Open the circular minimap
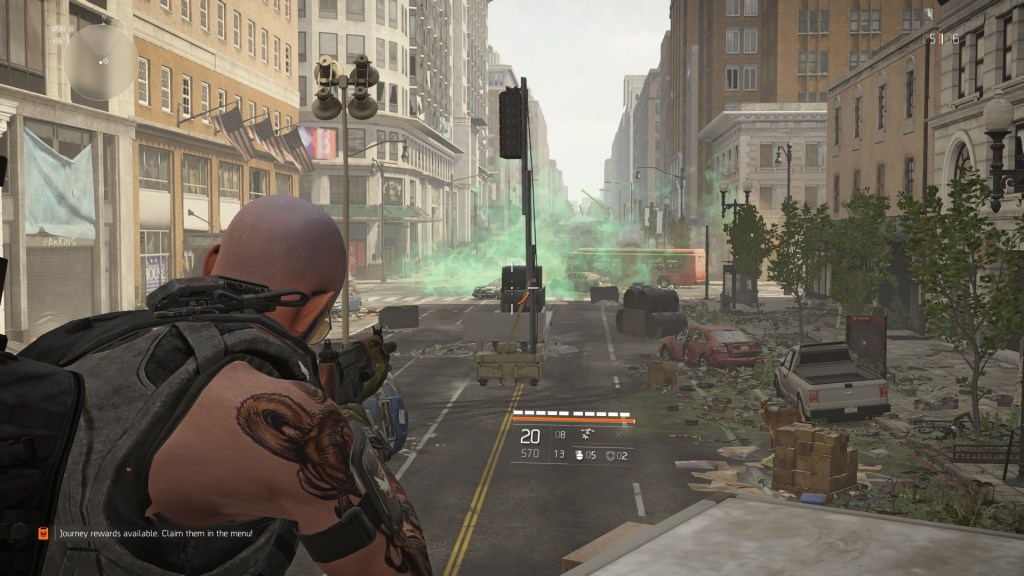Viewport: 1024px width, 576px height. coord(100,61)
